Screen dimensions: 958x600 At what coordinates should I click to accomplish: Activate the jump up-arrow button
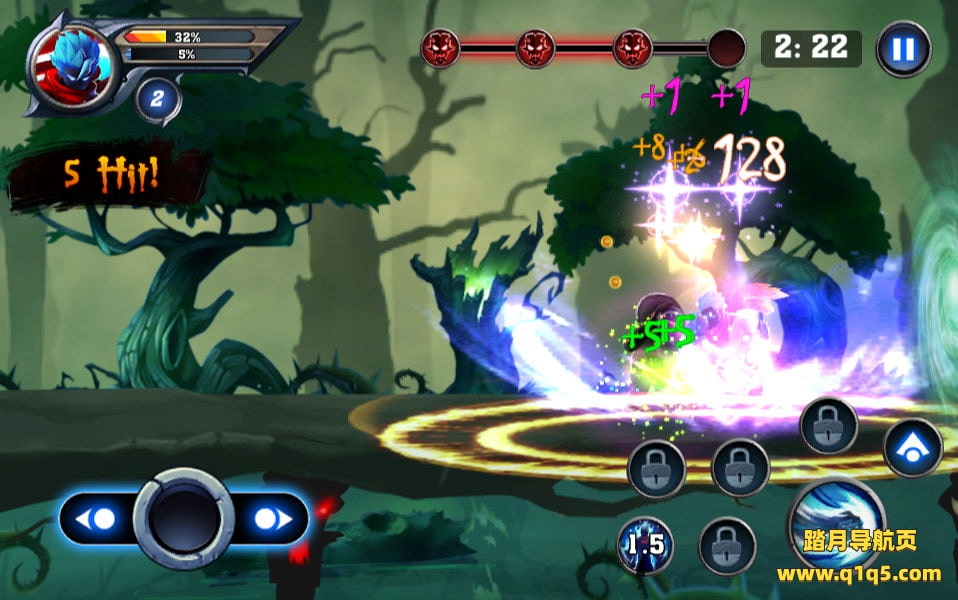point(912,448)
